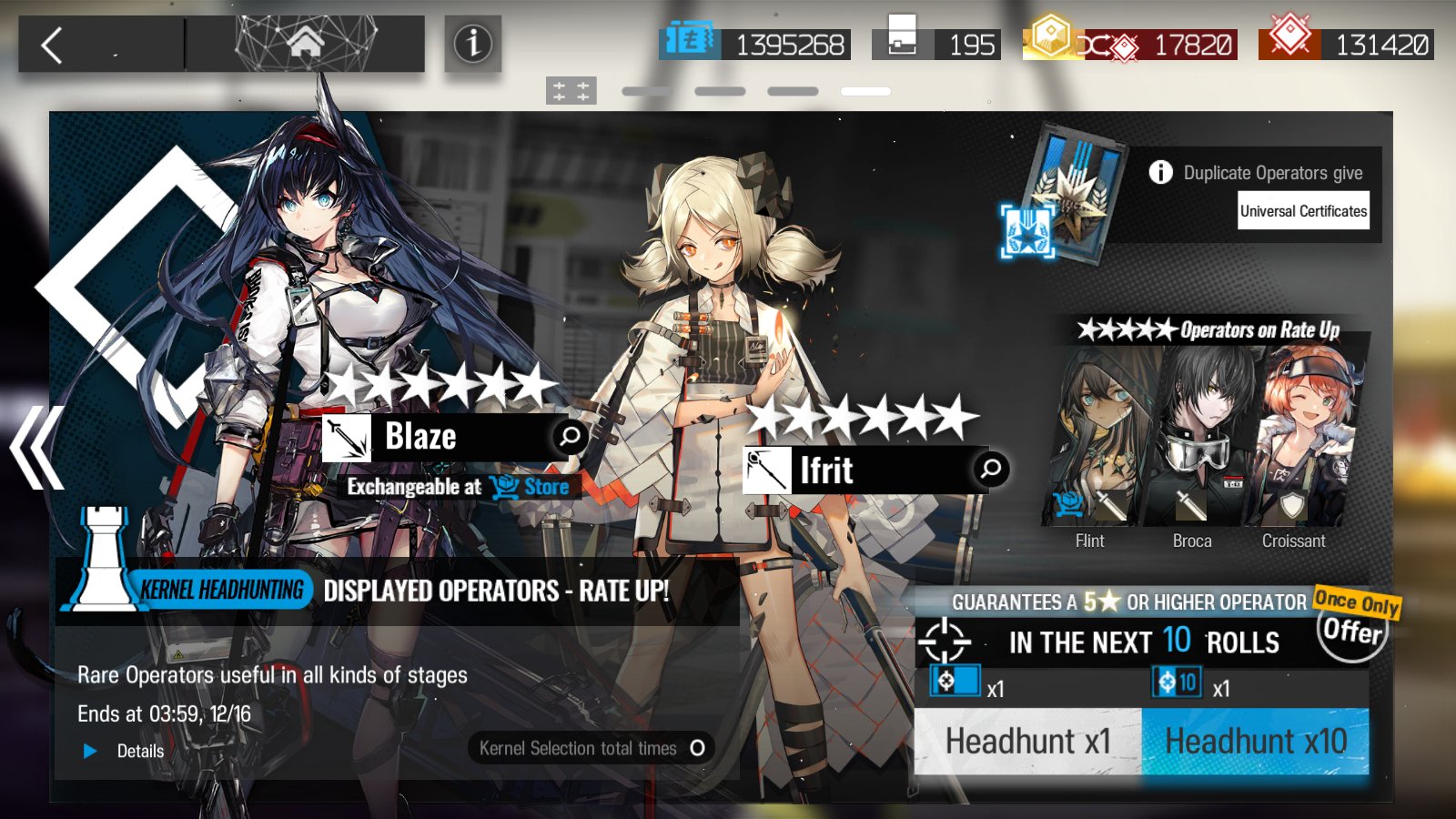Return to the home screen
Image resolution: width=1456 pixels, height=819 pixels.
(306, 43)
